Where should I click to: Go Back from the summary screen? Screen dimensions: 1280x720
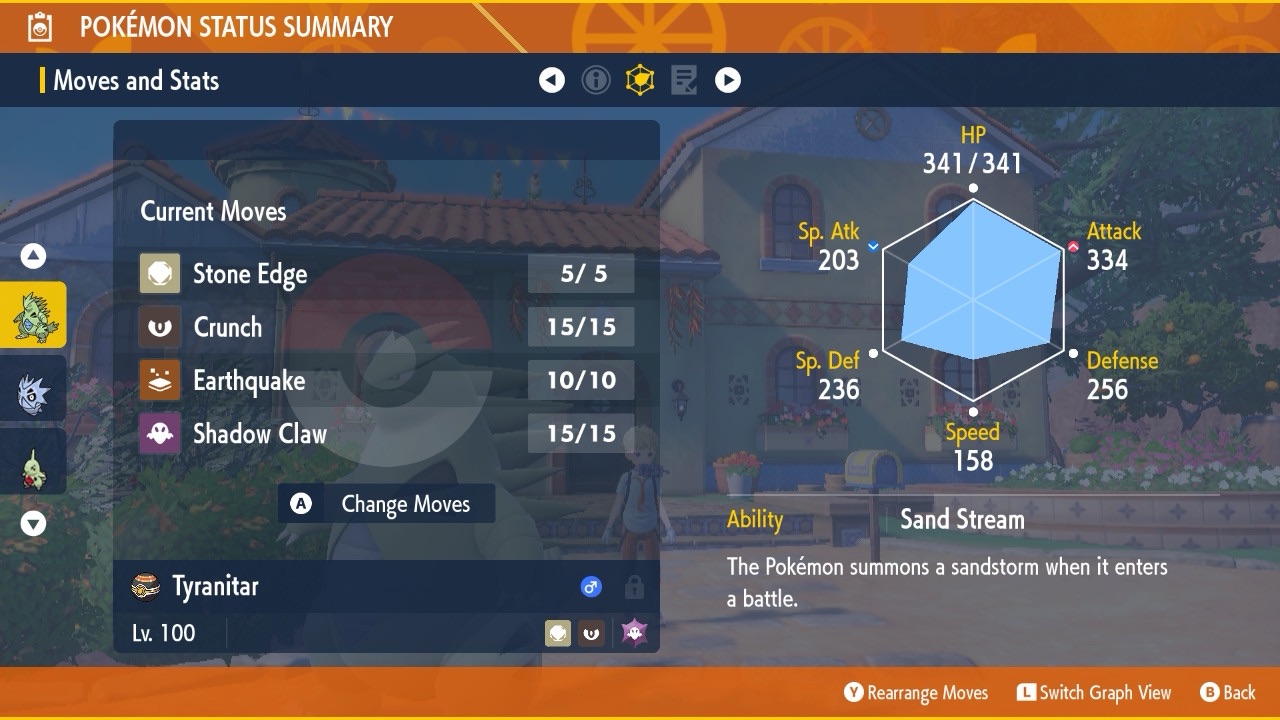(x=1227, y=693)
